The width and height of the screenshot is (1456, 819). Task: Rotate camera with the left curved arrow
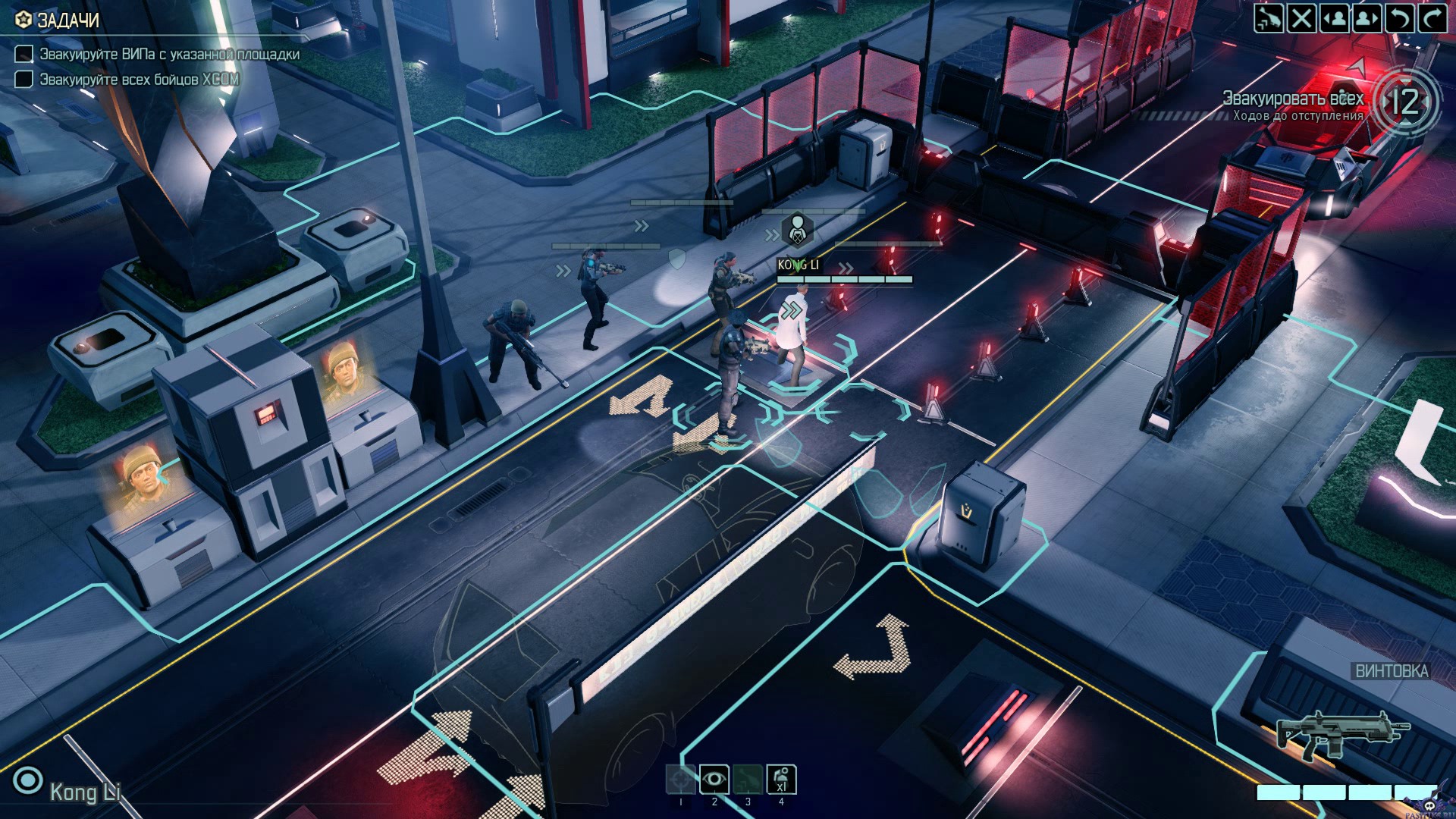(1400, 18)
